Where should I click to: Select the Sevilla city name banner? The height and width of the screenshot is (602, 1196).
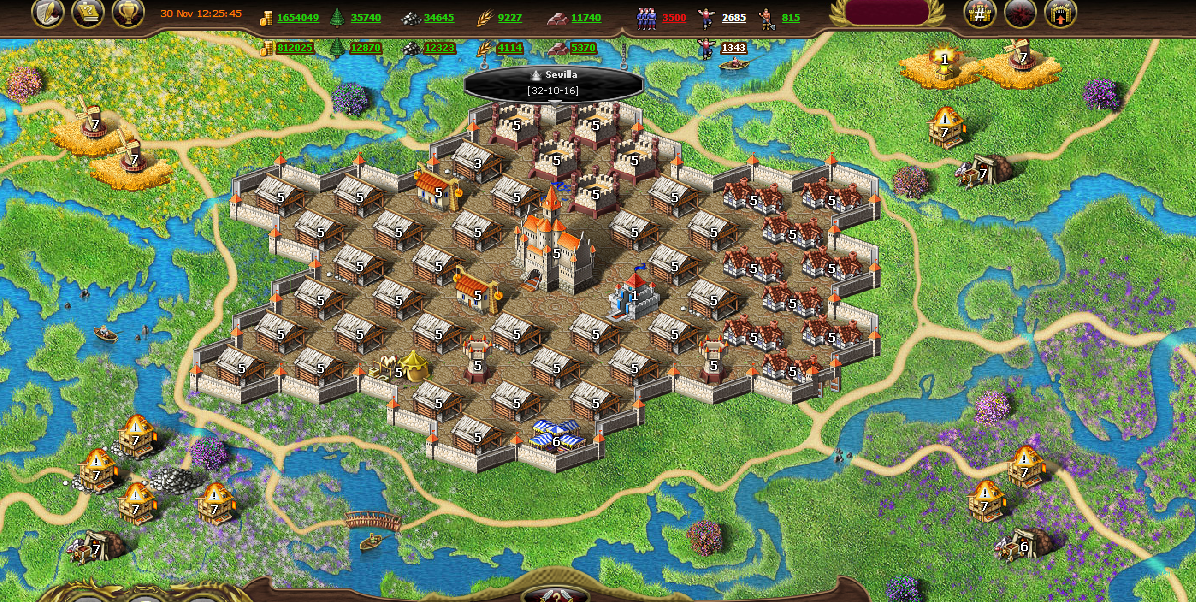click(553, 82)
